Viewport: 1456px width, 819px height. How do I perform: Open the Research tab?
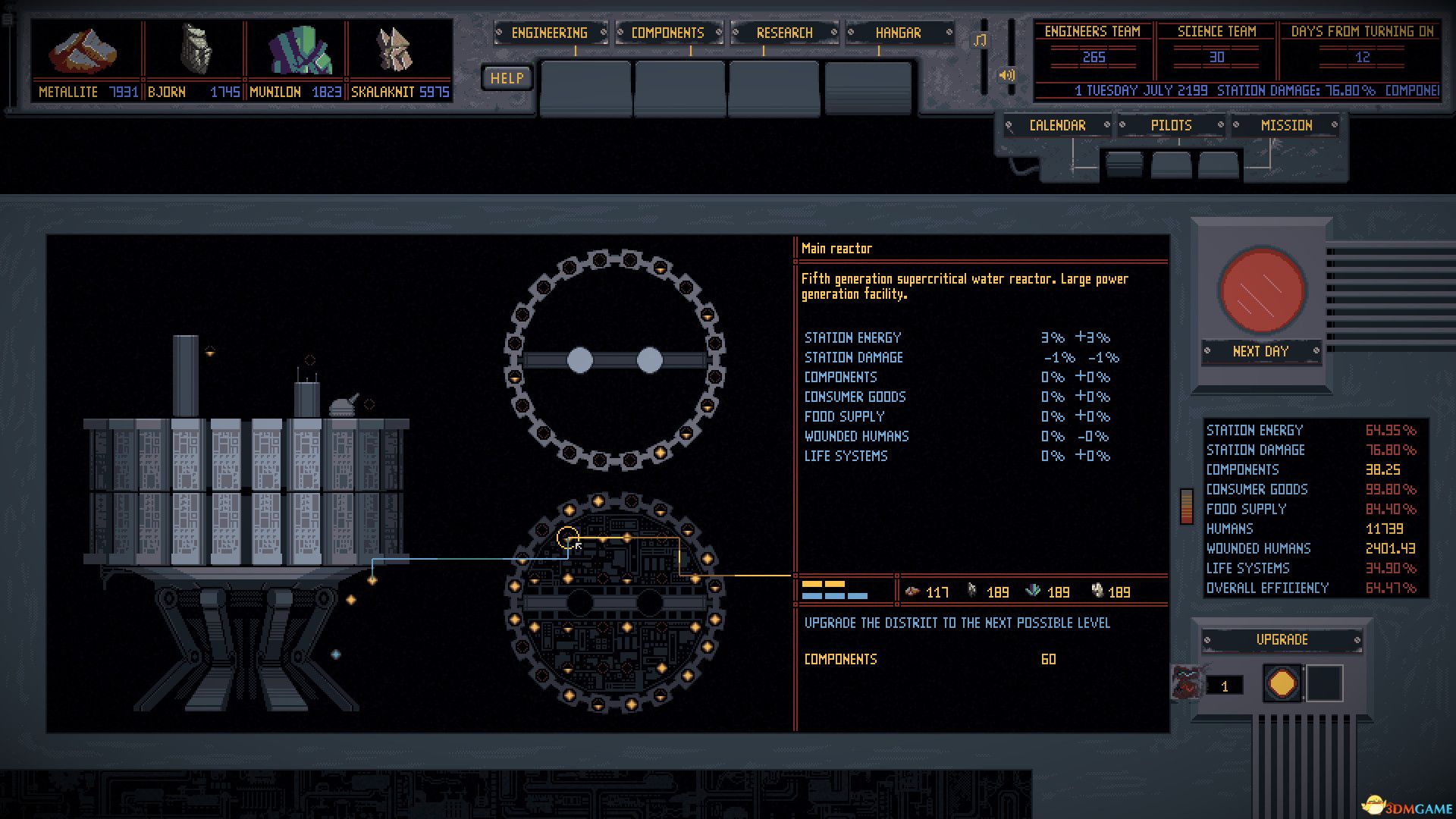point(784,33)
